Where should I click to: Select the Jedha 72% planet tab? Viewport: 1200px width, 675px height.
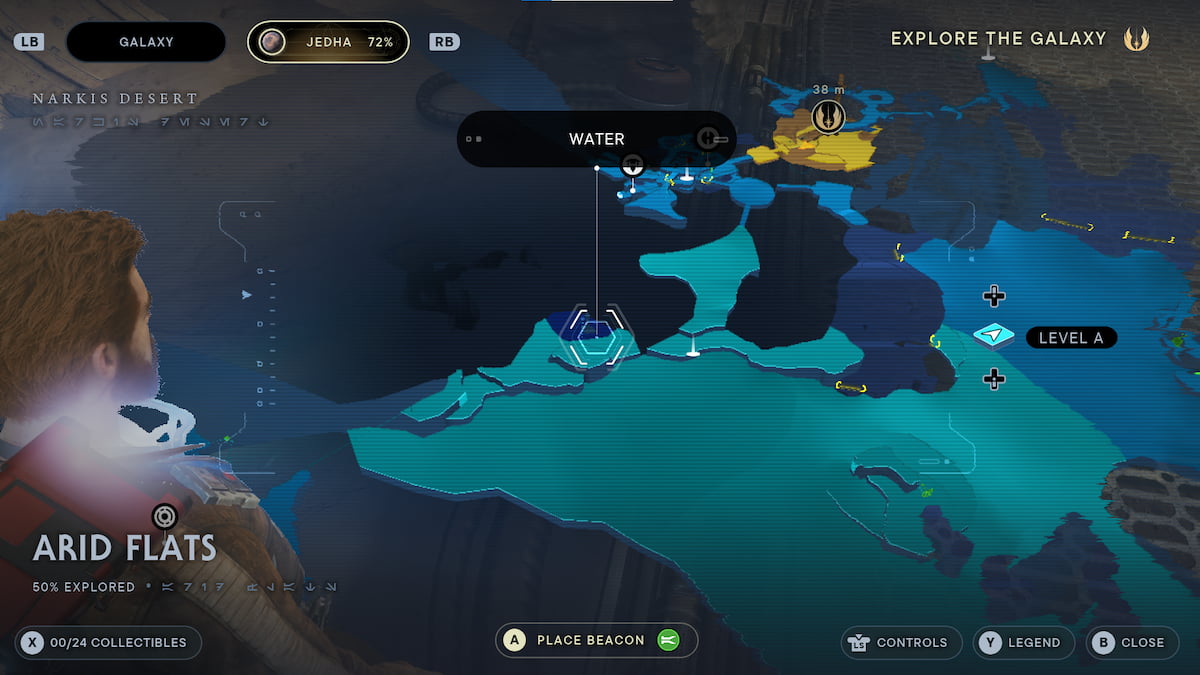pyautogui.click(x=328, y=42)
